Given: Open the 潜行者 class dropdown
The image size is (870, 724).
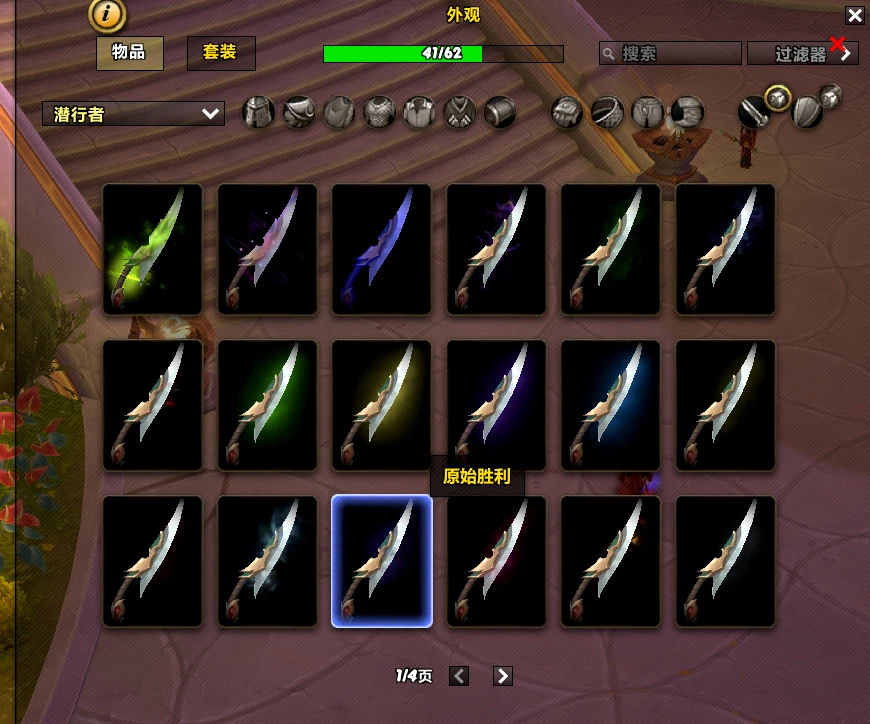Looking at the screenshot, I should pos(133,114).
